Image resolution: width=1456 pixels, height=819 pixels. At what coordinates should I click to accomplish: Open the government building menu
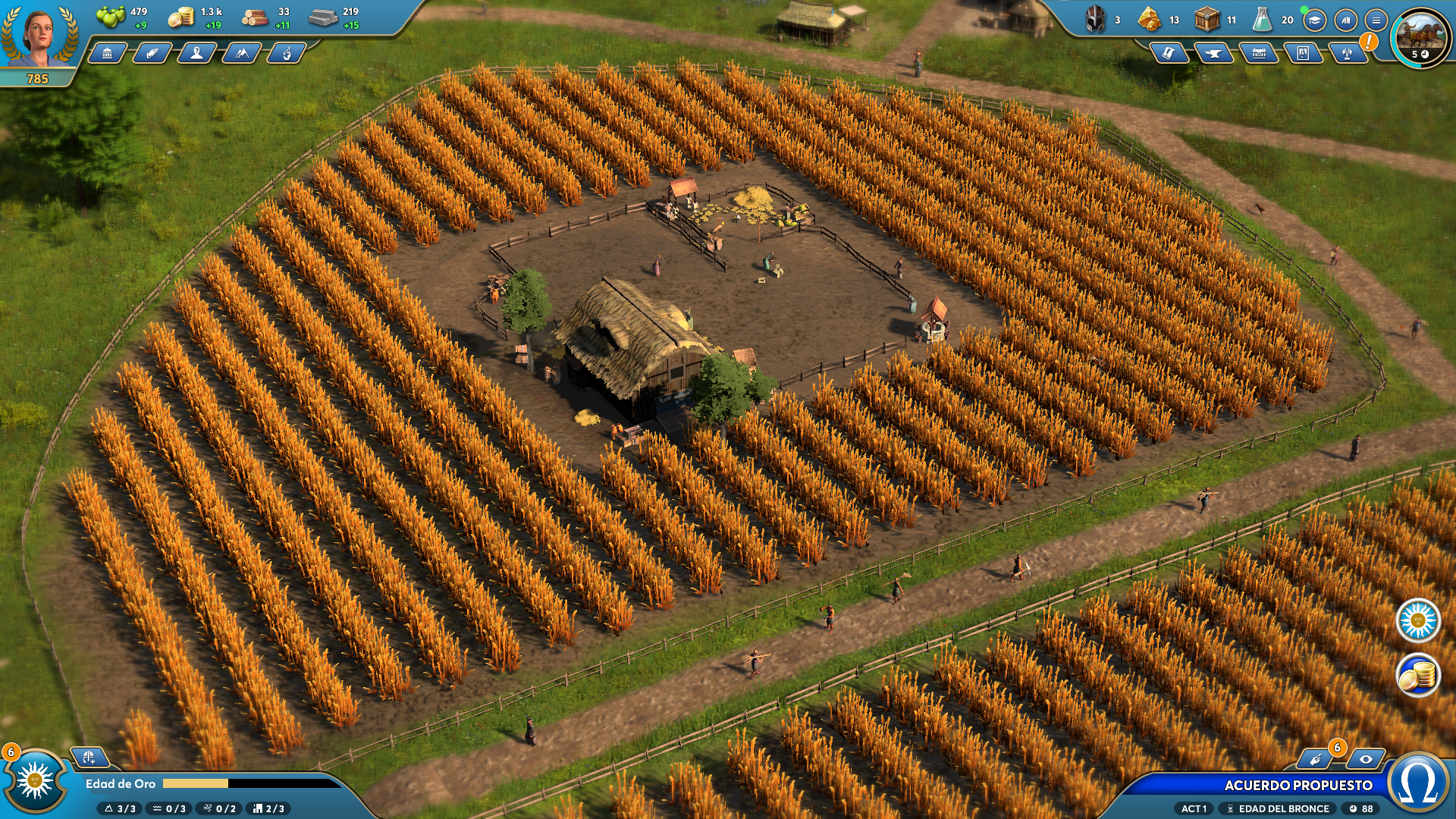pos(108,53)
